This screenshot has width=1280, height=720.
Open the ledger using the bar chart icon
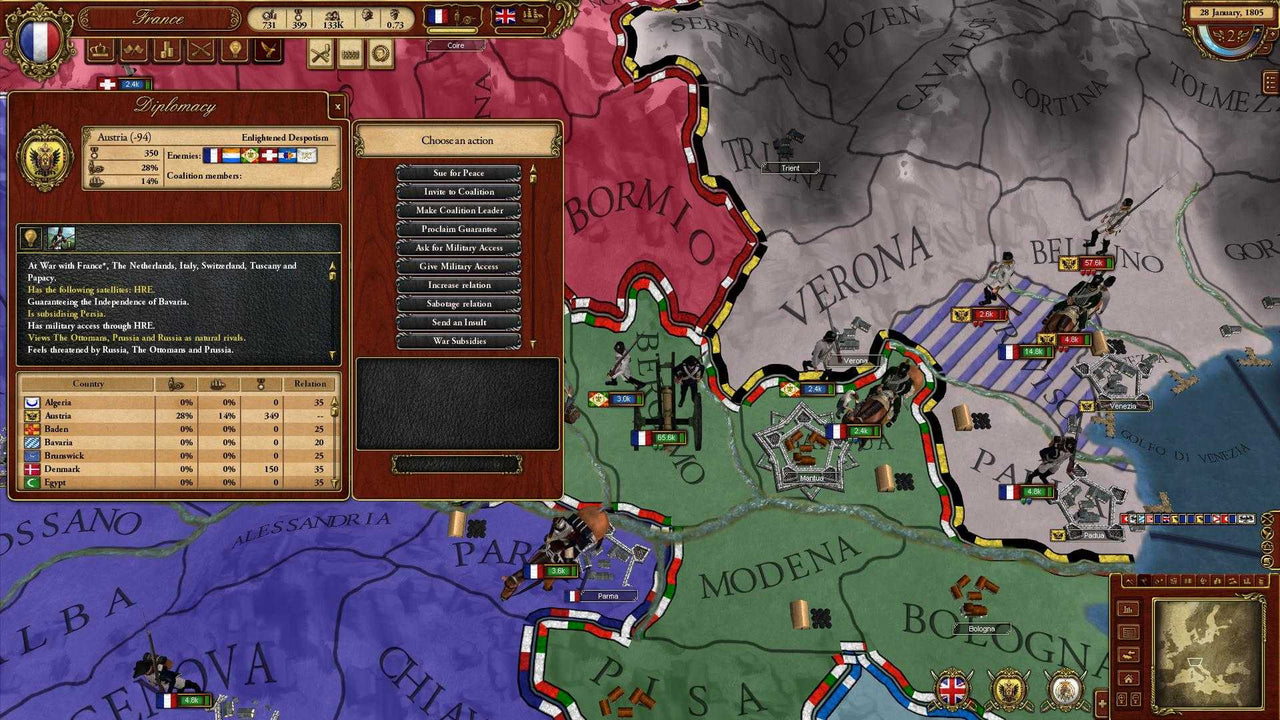[x=1128, y=609]
